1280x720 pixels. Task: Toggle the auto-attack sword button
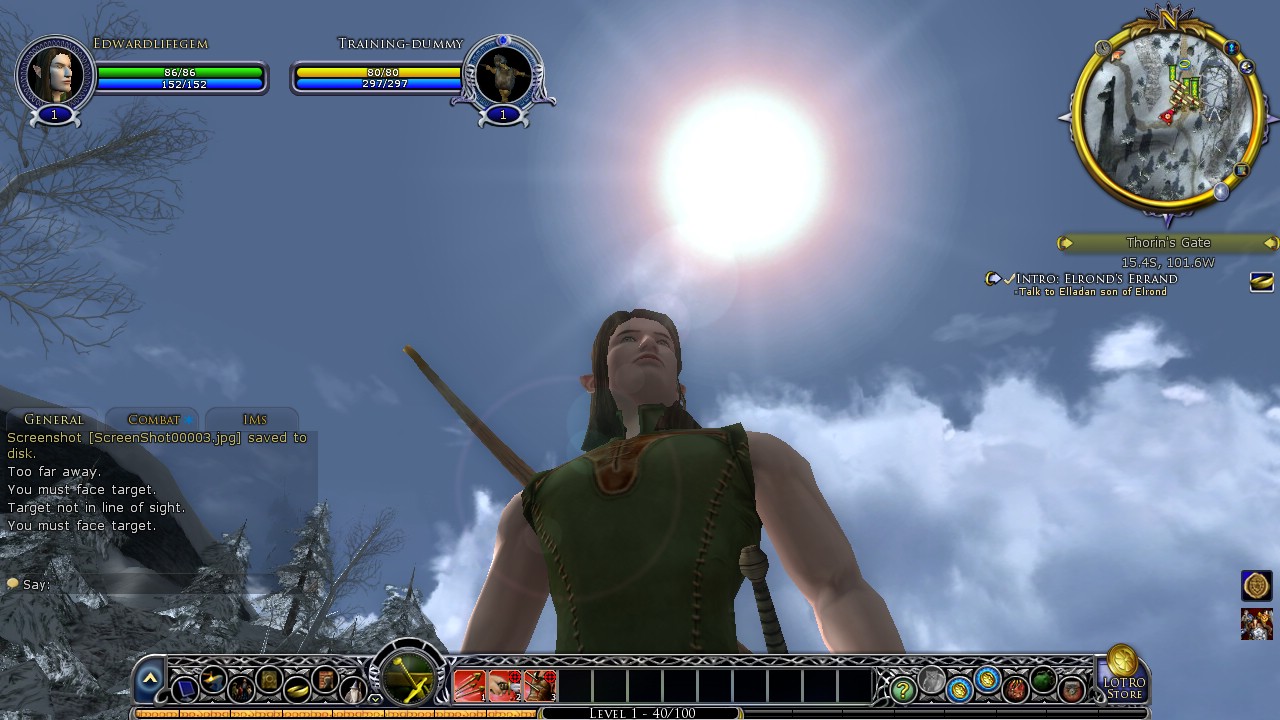(409, 678)
